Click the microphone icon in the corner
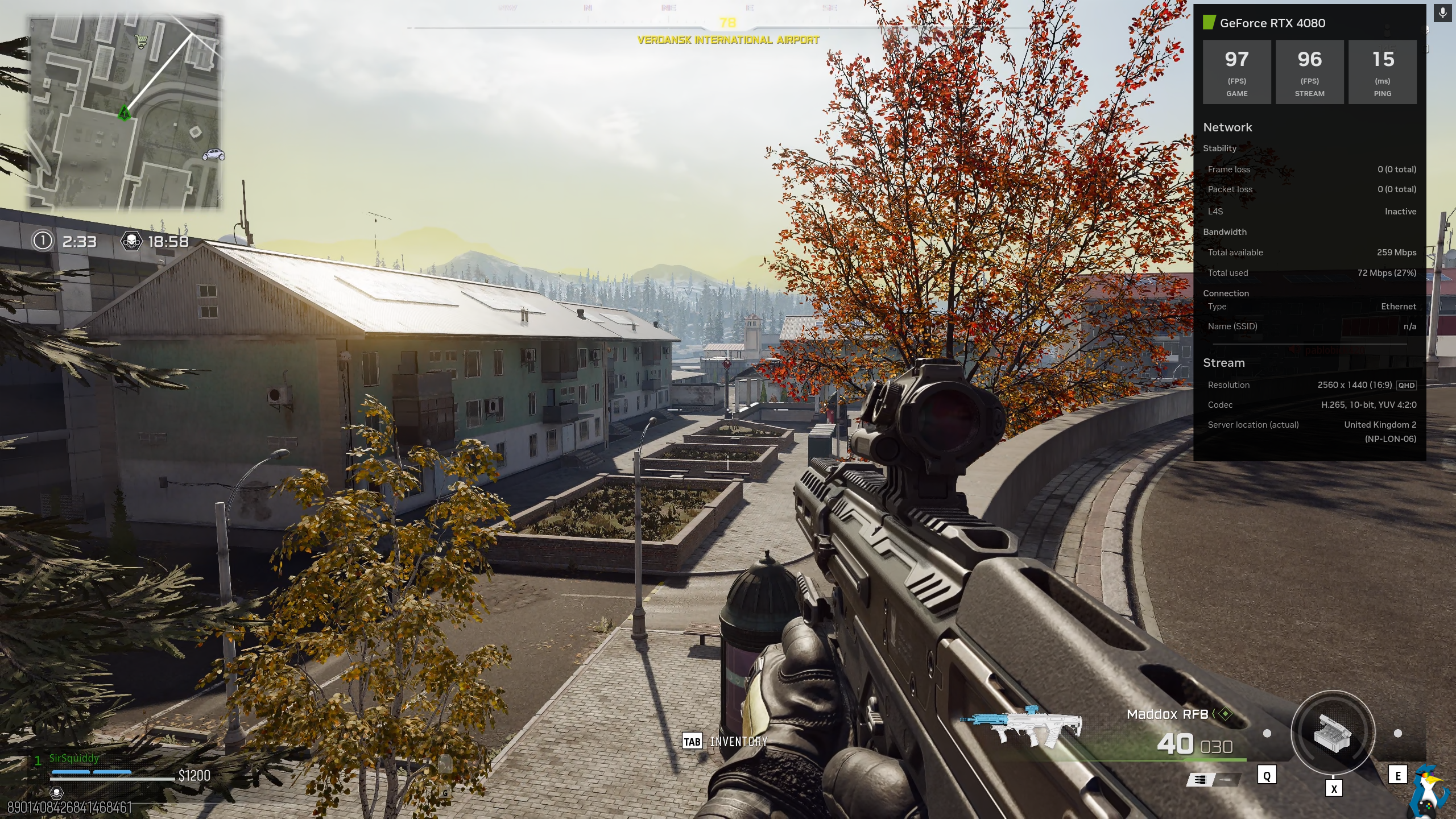1456x819 pixels. (1443, 13)
